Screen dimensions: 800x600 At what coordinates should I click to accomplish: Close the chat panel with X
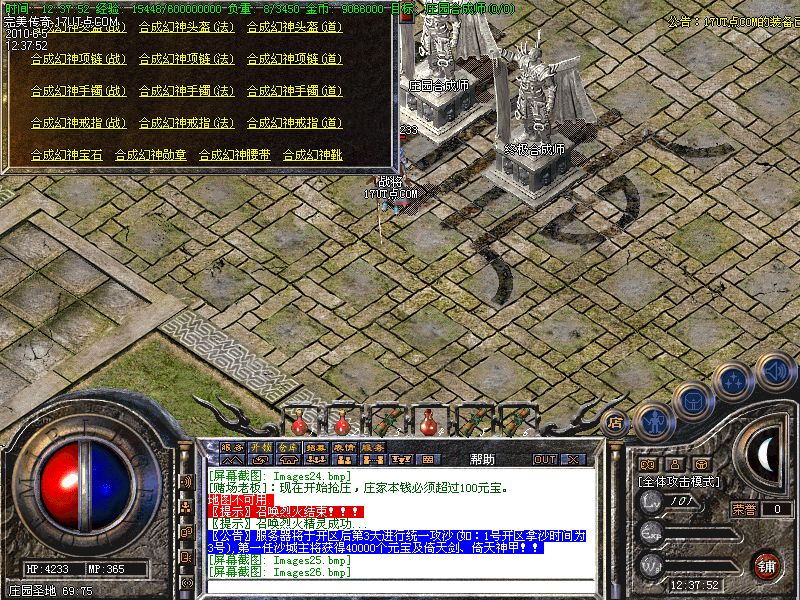(x=573, y=459)
